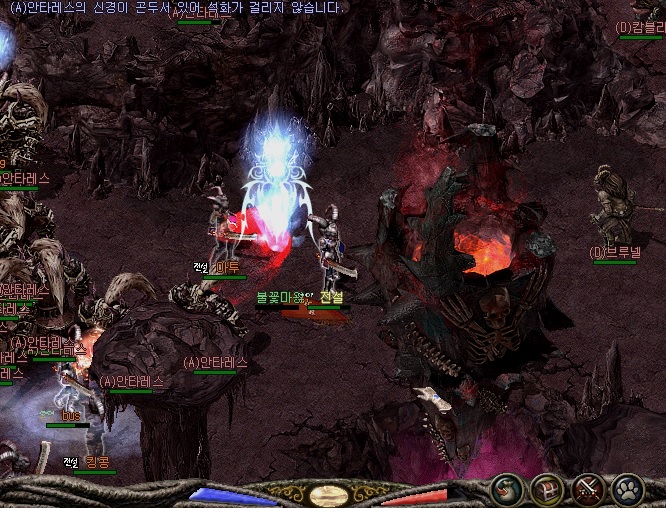The height and width of the screenshot is (508, 666).
Task: Open the paw print pet icon
Action: click(x=628, y=490)
